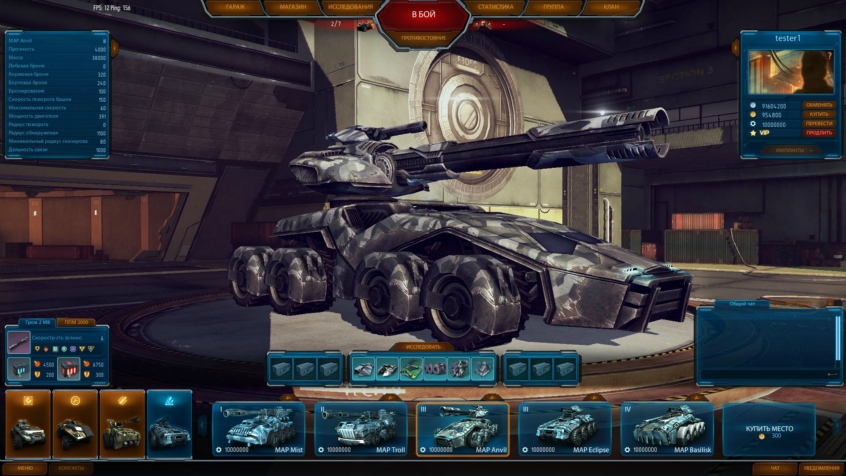The width and height of the screenshot is (846, 476).
Task: Extend VIP with the Продлить button
Action: click(819, 132)
